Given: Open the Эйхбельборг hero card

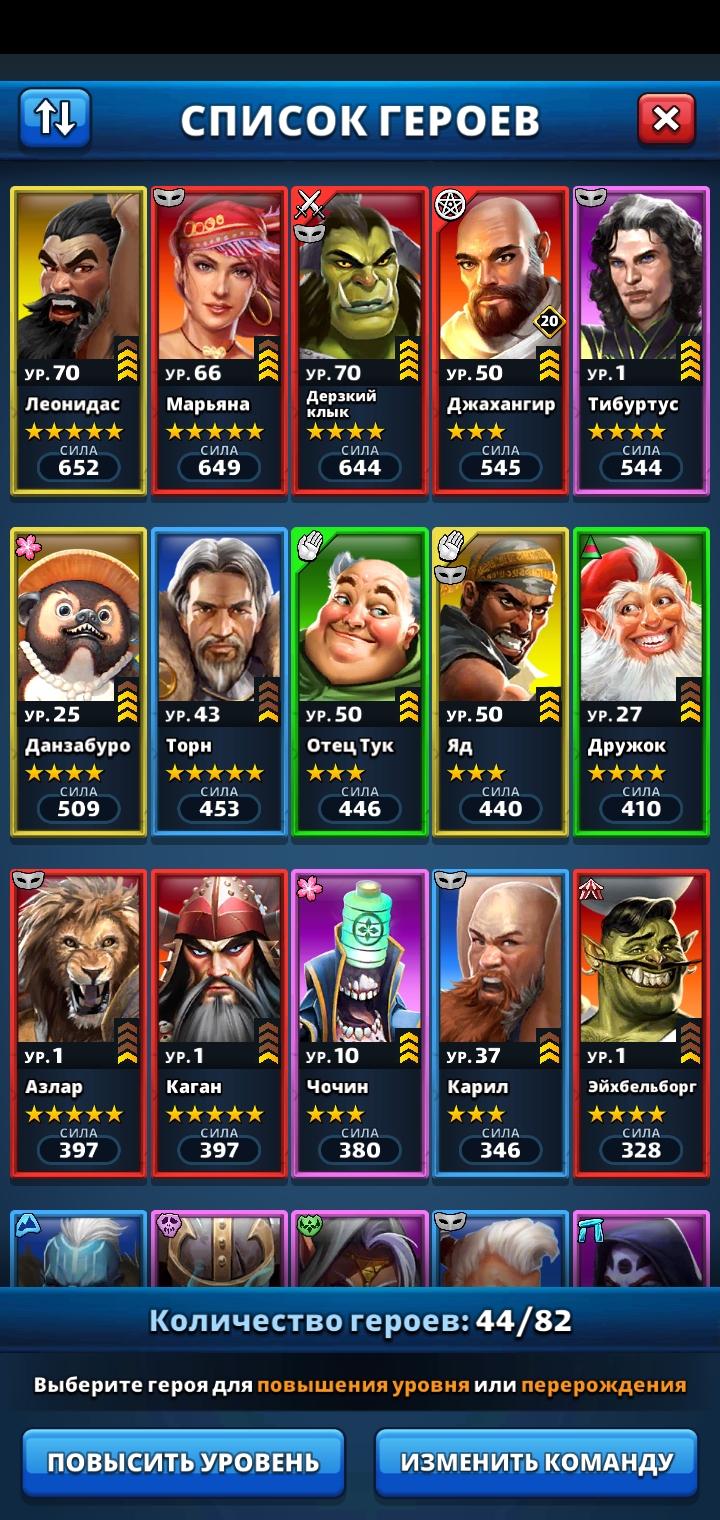Looking at the screenshot, I should coord(641,1022).
